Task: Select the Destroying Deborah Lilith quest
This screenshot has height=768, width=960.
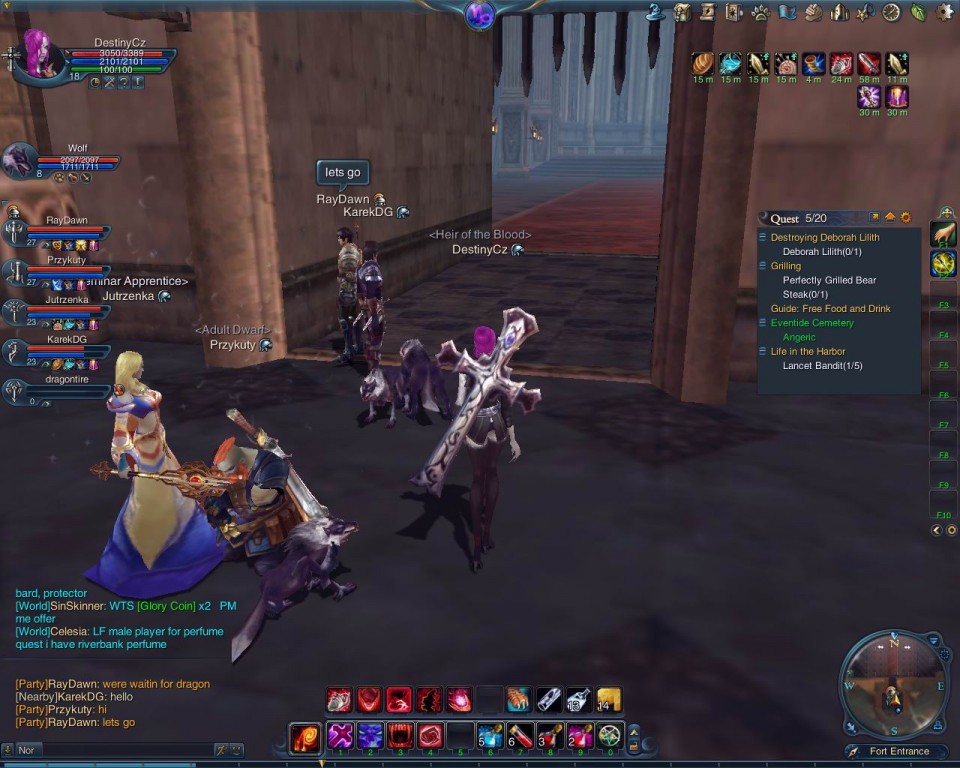Action: [825, 238]
